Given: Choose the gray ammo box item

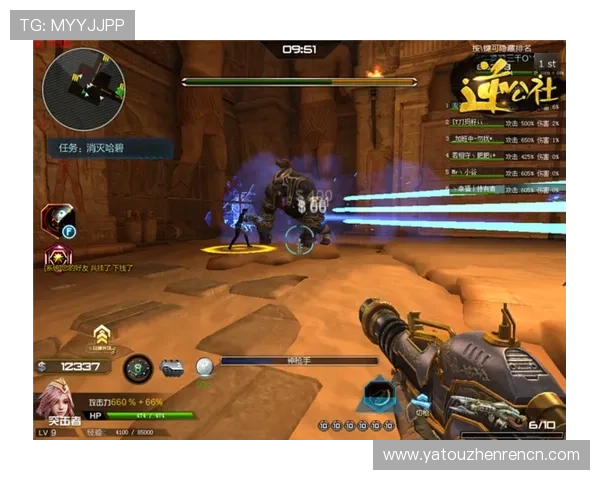Looking at the screenshot, I should click(172, 368).
